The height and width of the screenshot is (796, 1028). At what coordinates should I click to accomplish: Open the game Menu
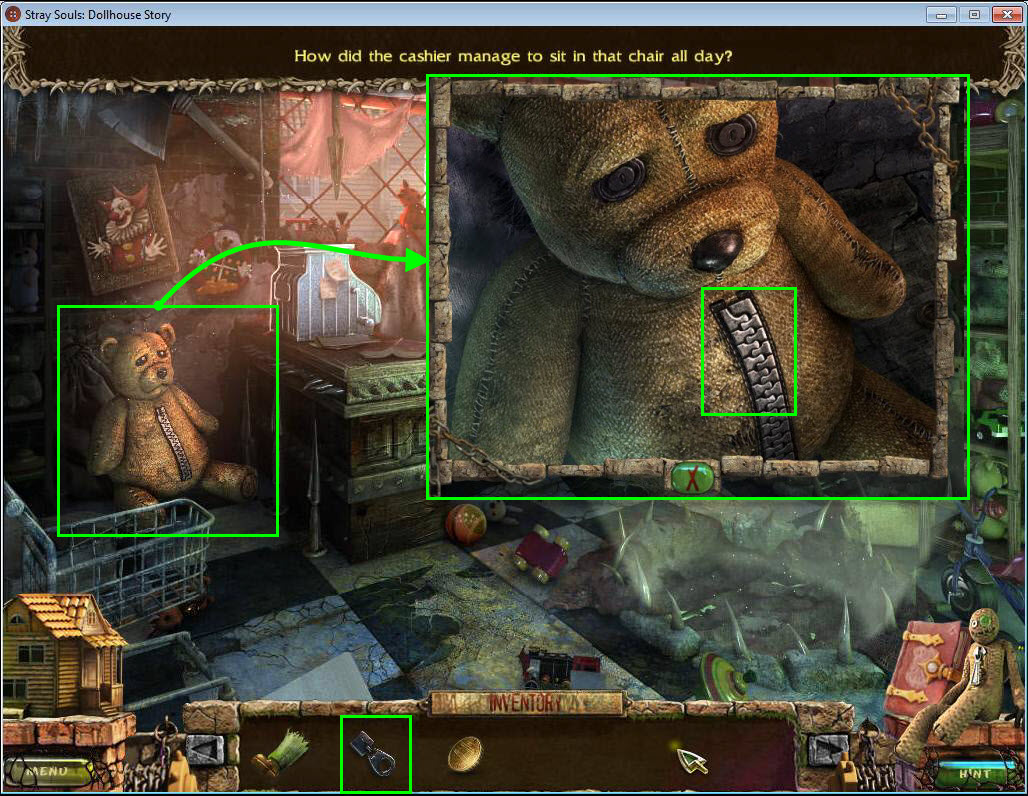[46, 772]
